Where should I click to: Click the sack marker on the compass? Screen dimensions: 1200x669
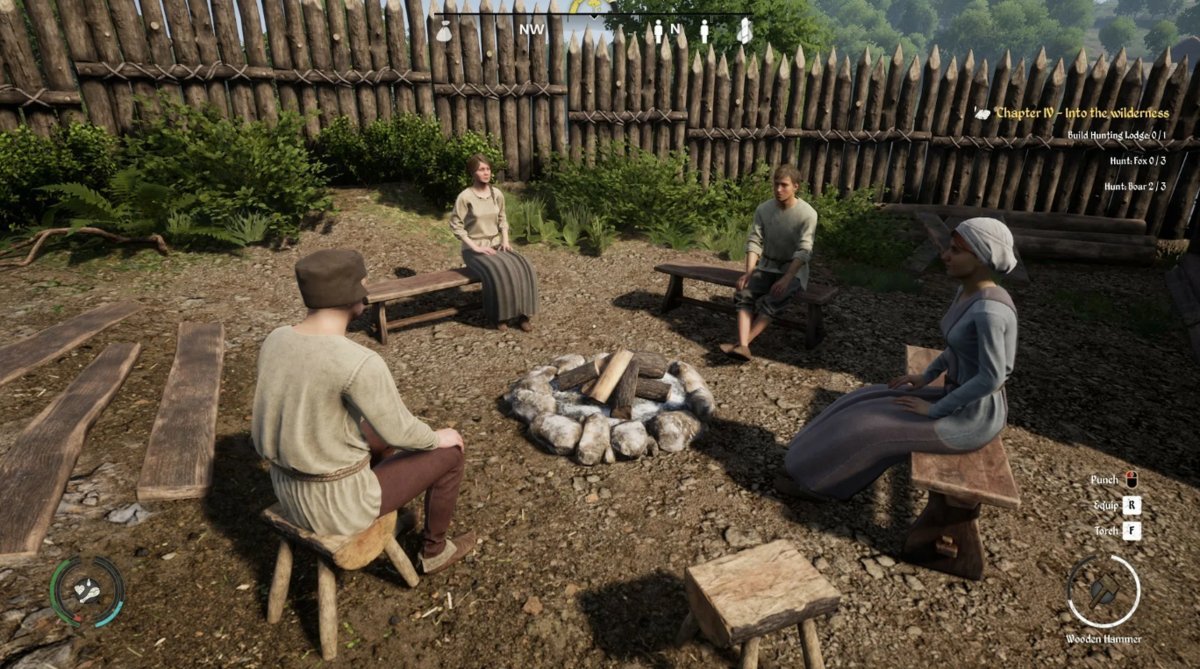tap(444, 32)
